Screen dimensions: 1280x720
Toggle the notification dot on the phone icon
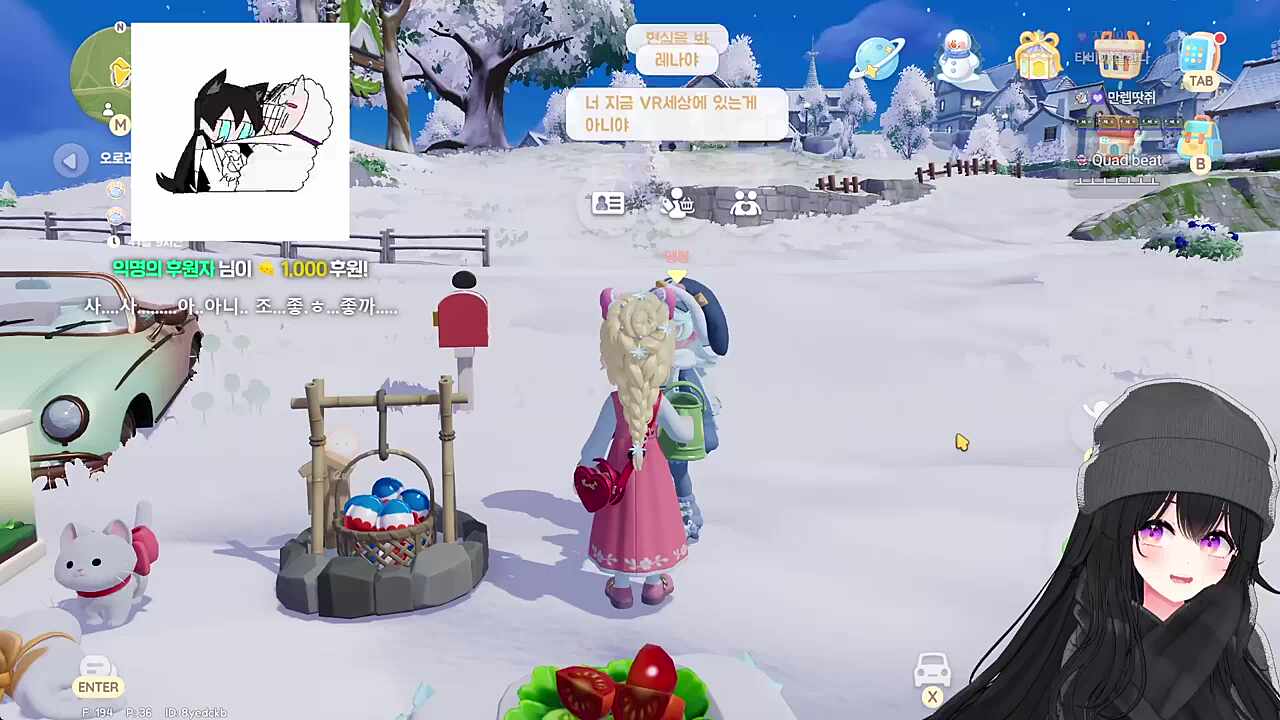coord(1220,39)
